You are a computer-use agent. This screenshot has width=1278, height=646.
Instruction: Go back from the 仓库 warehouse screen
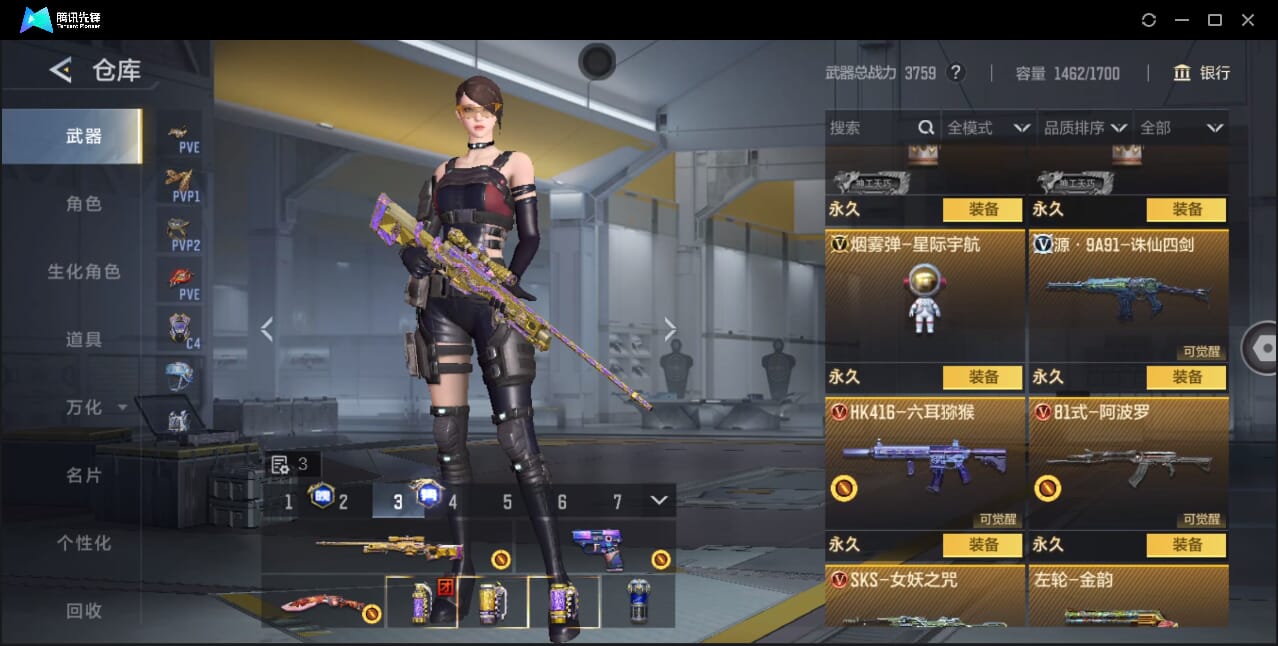pyautogui.click(x=60, y=70)
